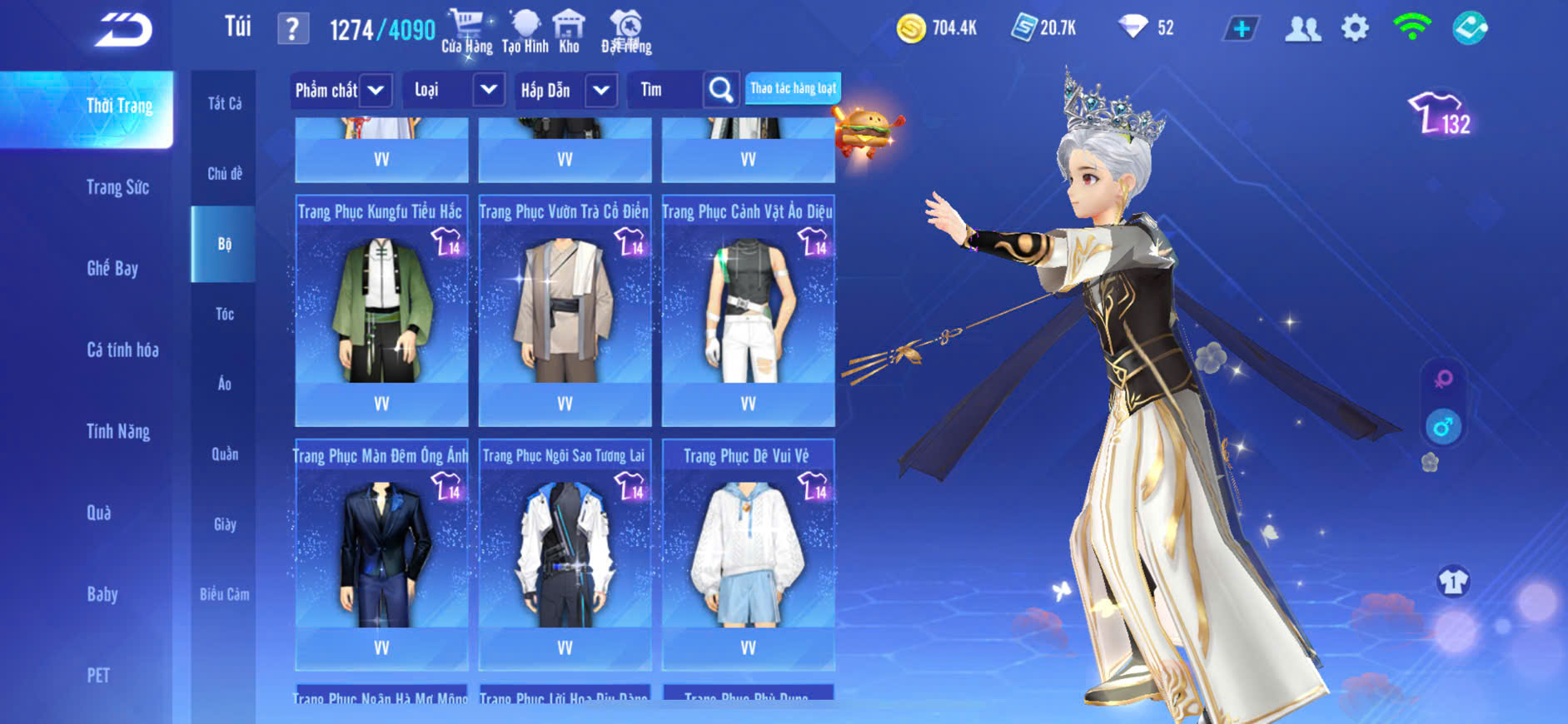
Task: Open the Phẩm chất dropdown filter
Action: pos(340,90)
